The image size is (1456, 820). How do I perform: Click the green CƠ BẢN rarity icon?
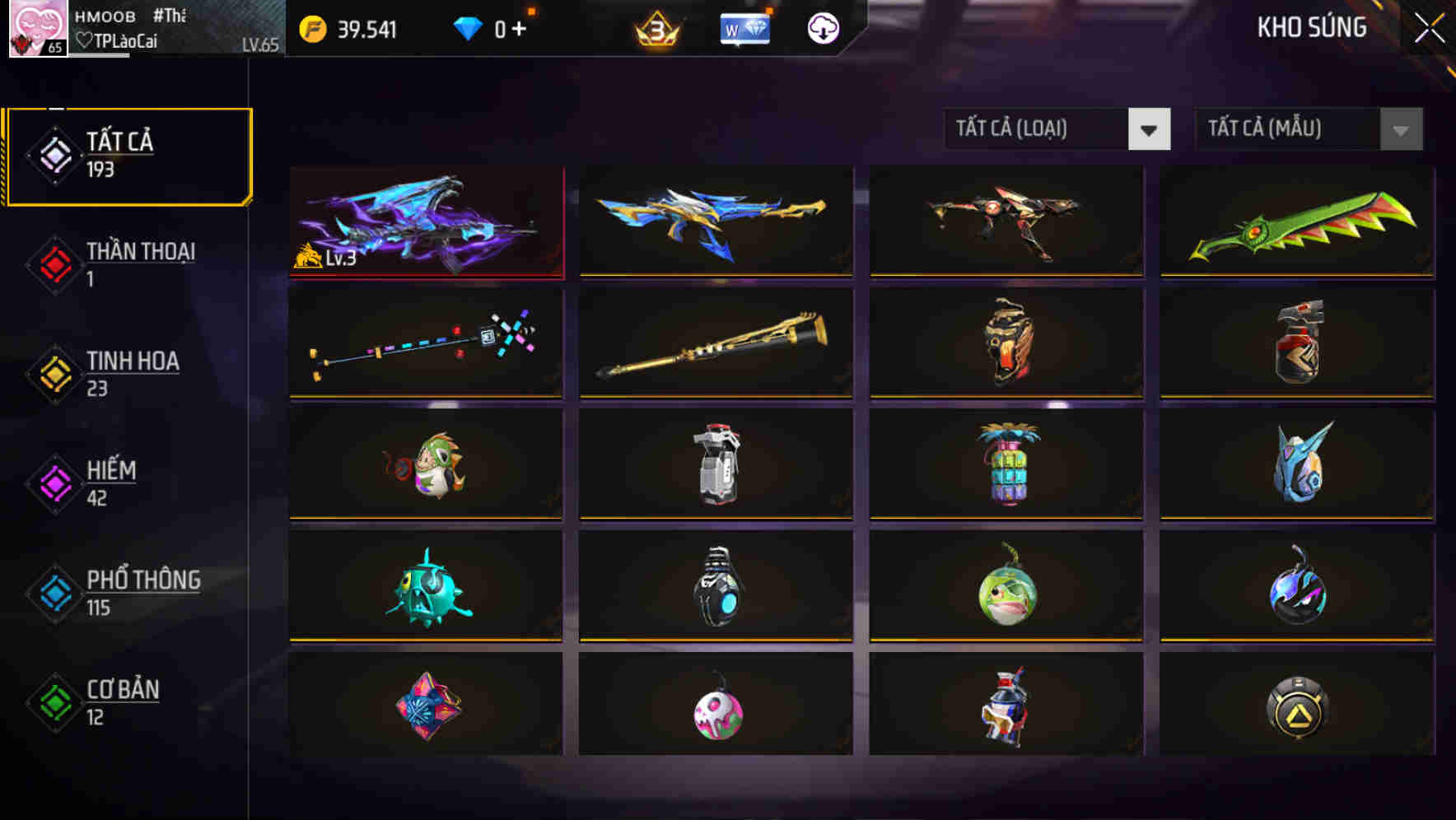pos(54,701)
